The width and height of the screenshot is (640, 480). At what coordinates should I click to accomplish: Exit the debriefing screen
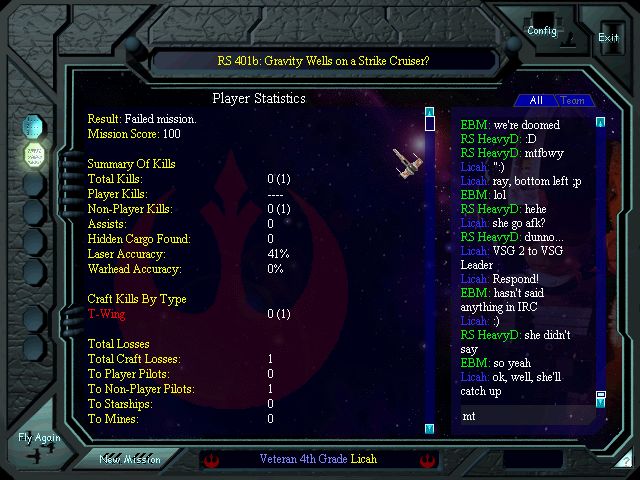(608, 37)
